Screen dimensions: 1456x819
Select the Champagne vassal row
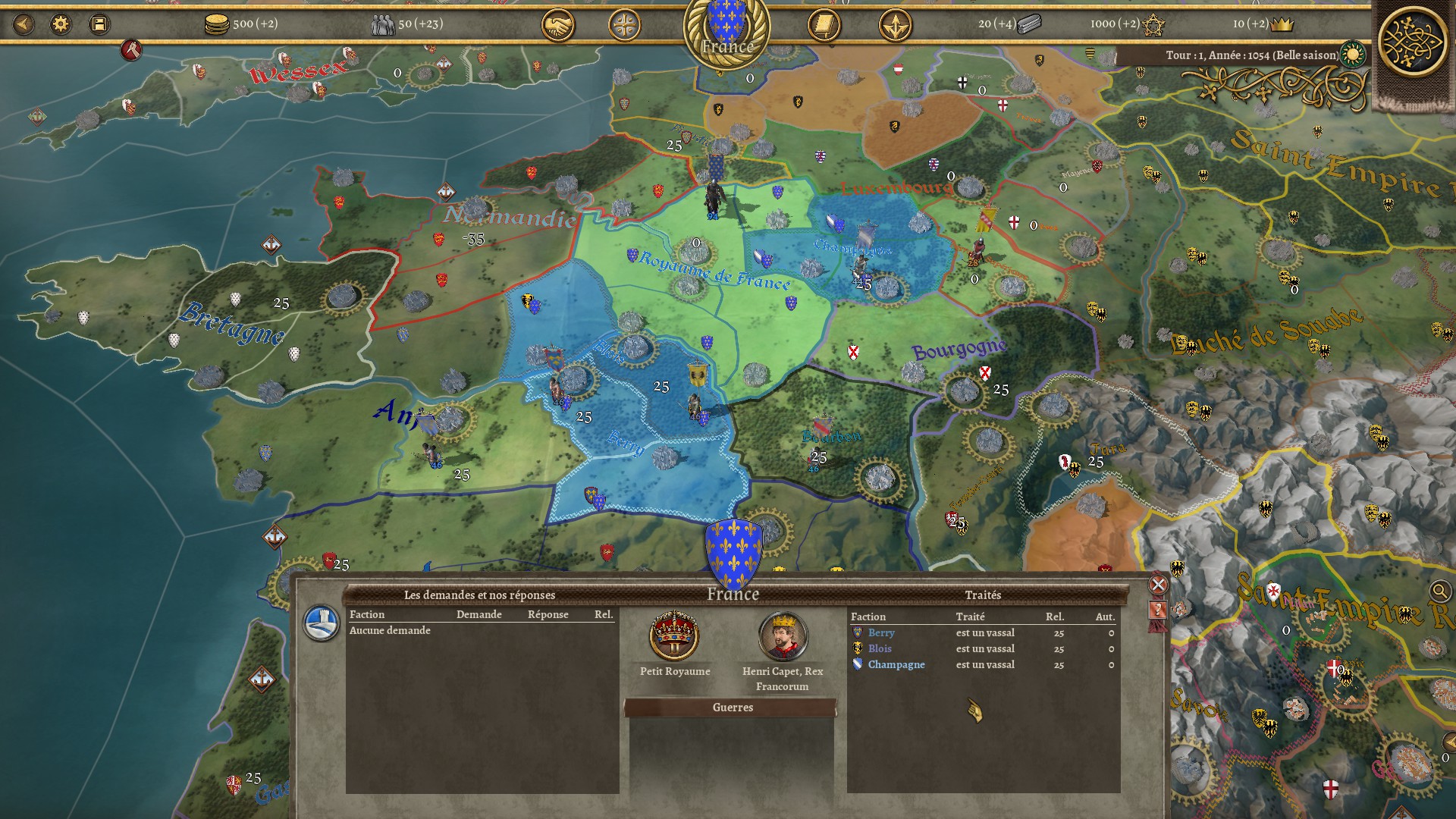click(983, 665)
